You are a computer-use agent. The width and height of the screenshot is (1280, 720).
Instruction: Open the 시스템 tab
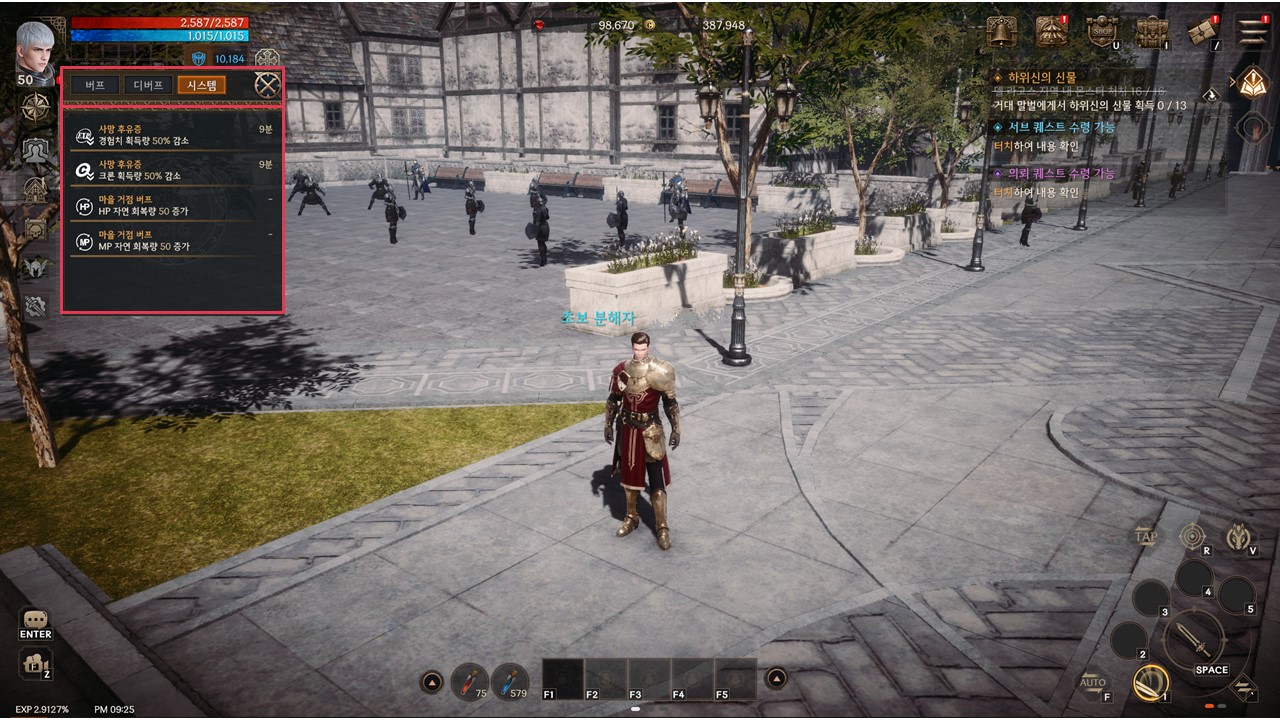[201, 85]
